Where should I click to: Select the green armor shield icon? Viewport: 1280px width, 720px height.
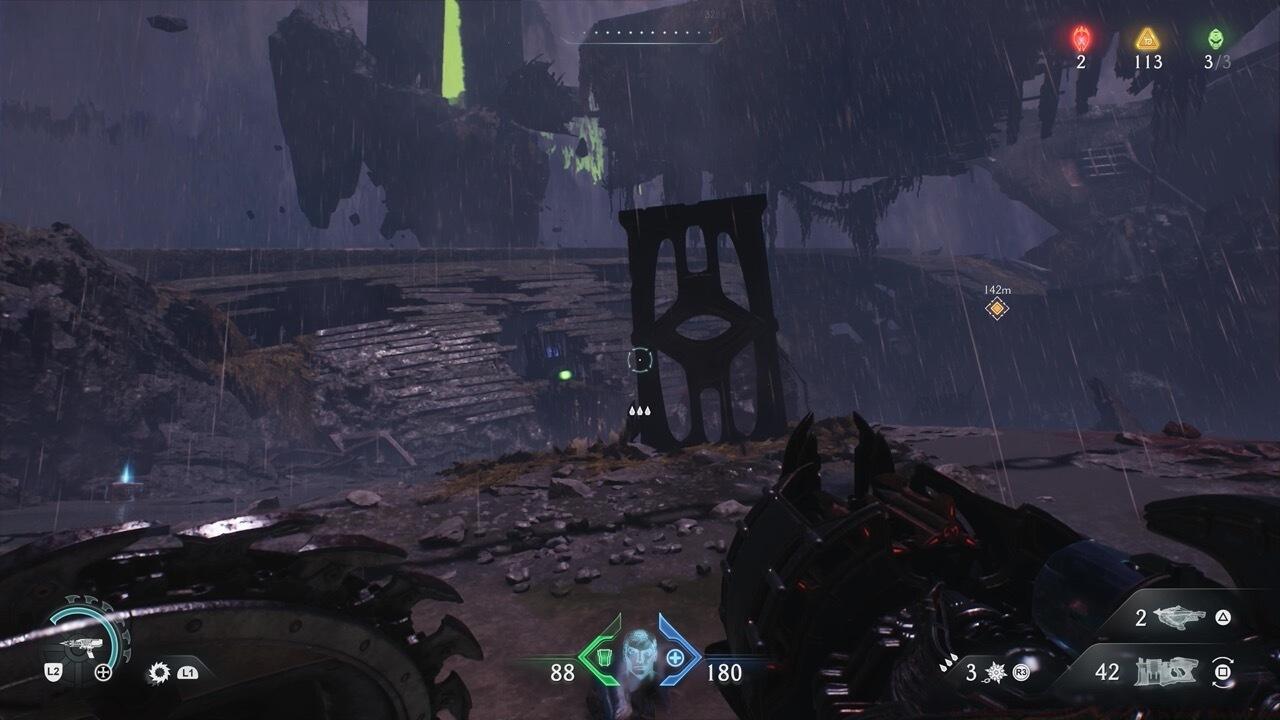pos(603,658)
